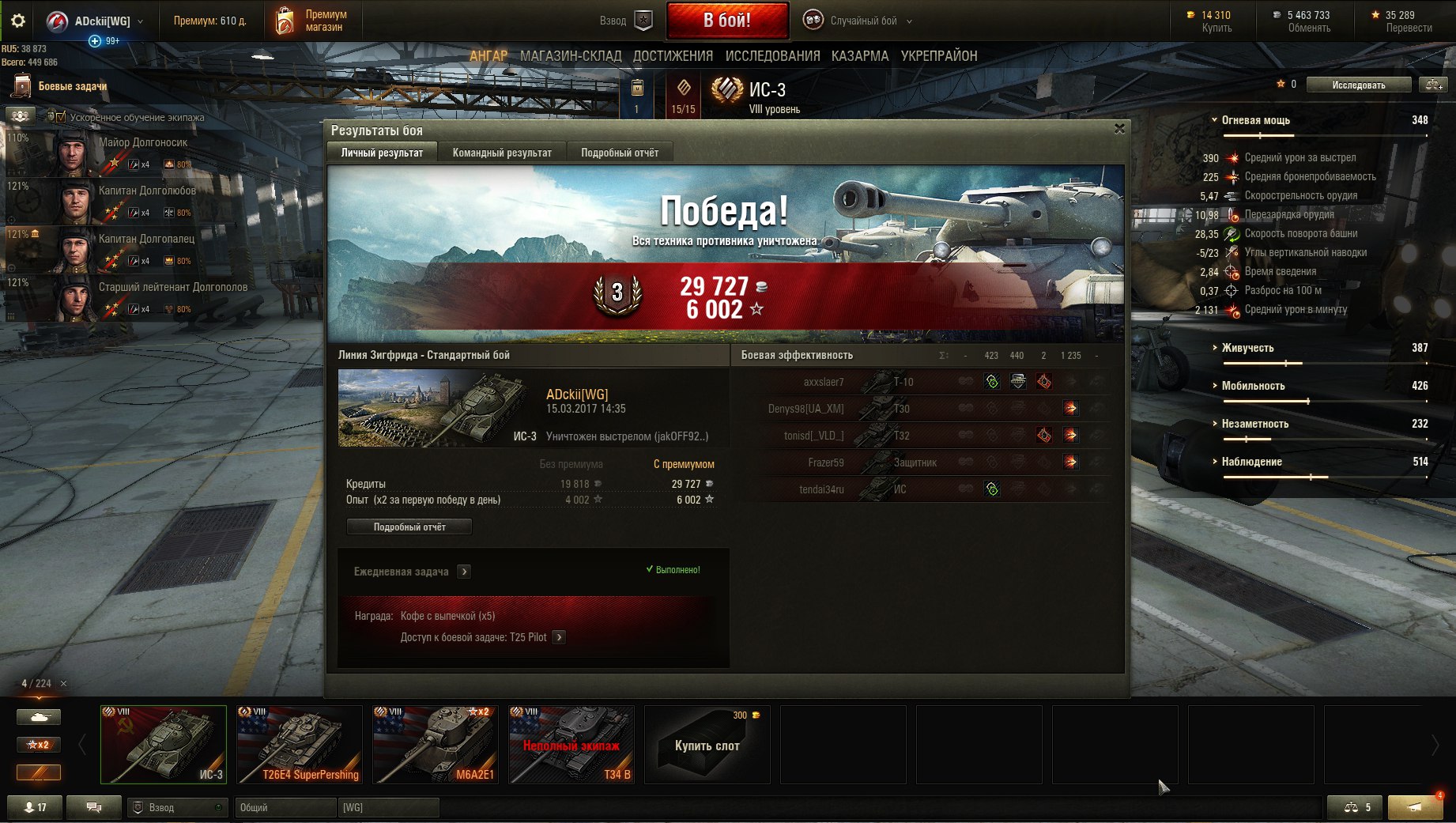This screenshot has height=823, width=1456.
Task: Open the КАЗАРМА menu
Action: [x=860, y=56]
